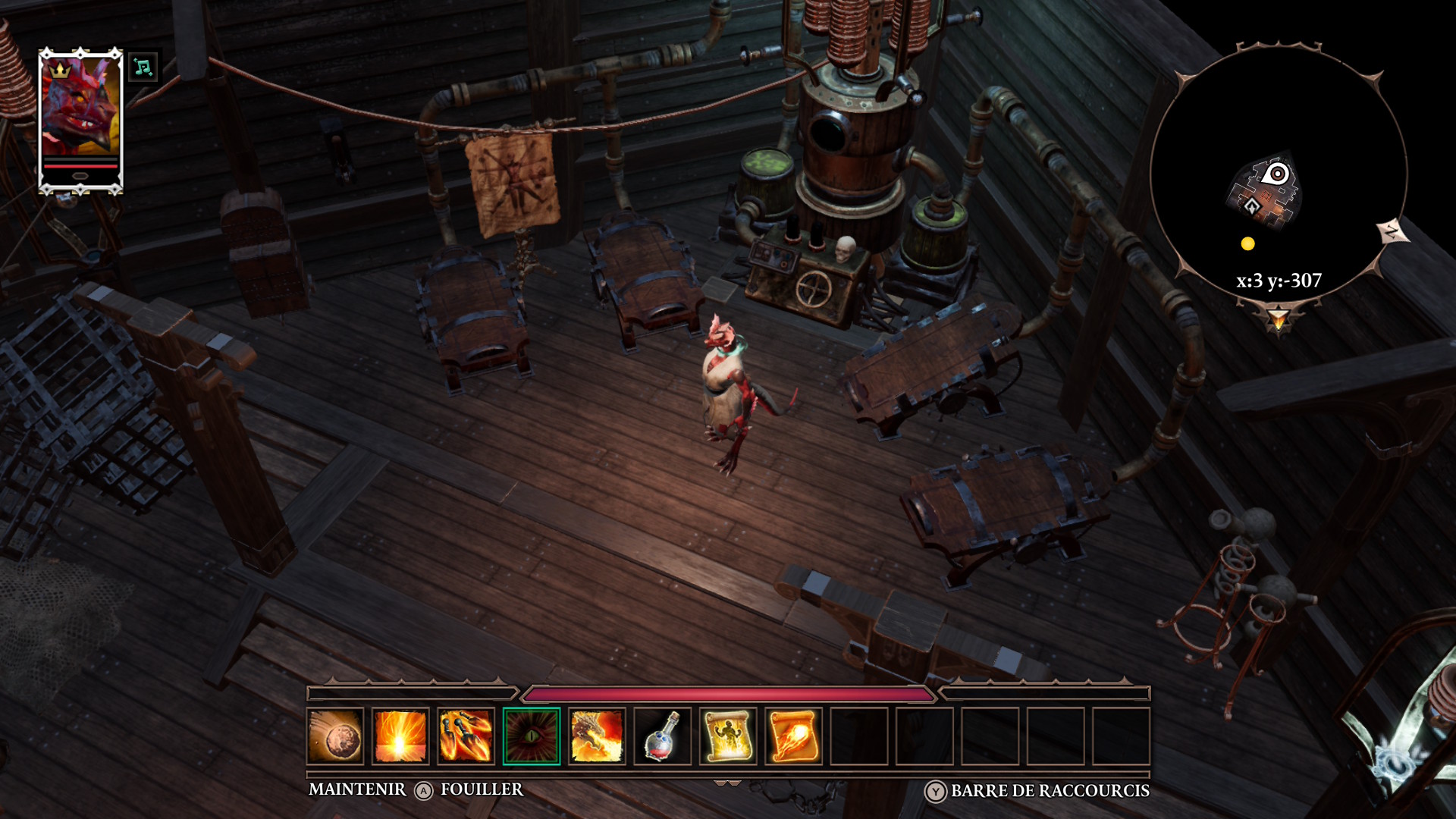Image resolution: width=1456 pixels, height=819 pixels.
Task: Use the fiery burst skill
Action: click(400, 736)
